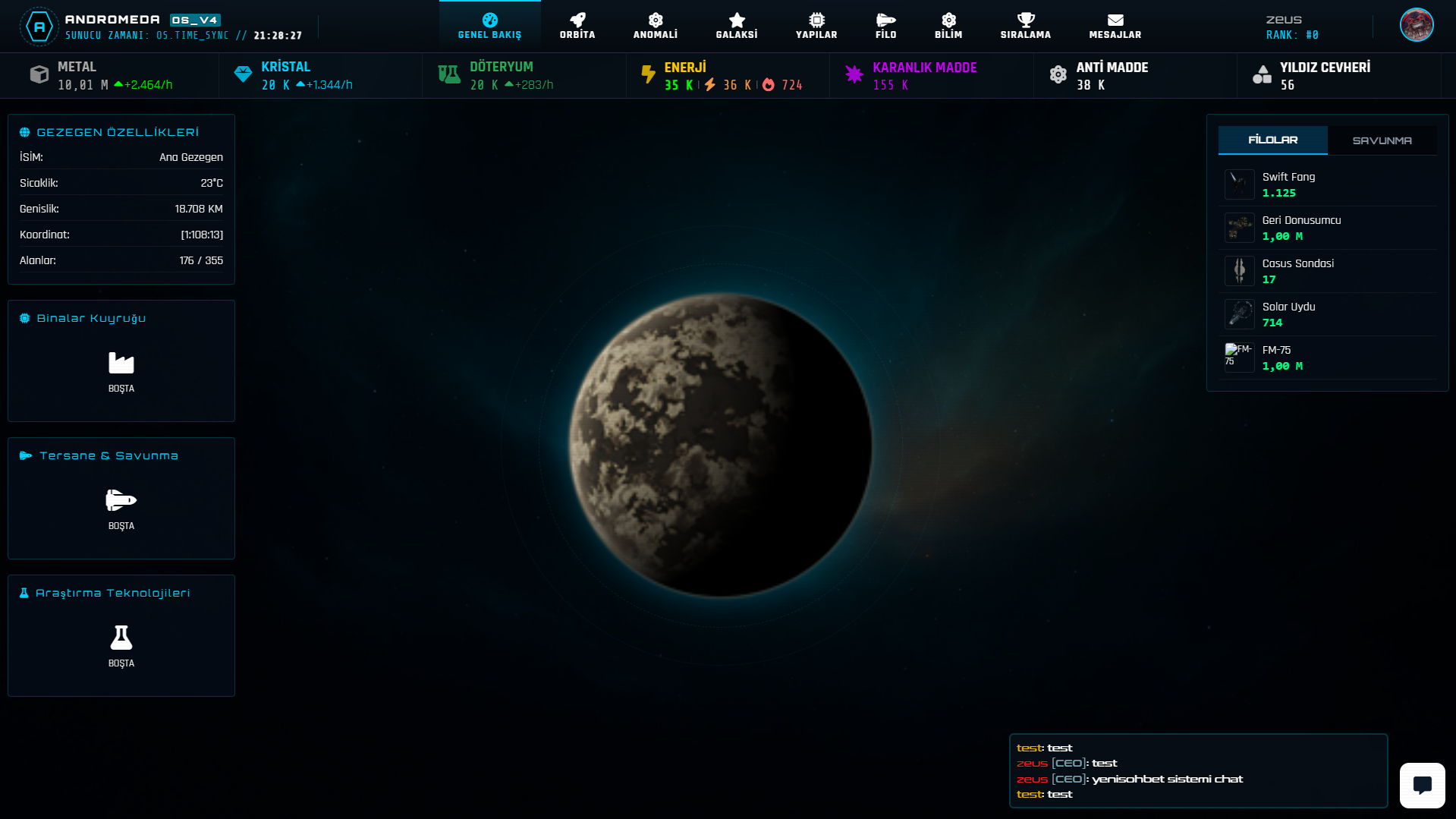The image size is (1456, 819).
Task: Select the Filolar tab
Action: 1272,140
